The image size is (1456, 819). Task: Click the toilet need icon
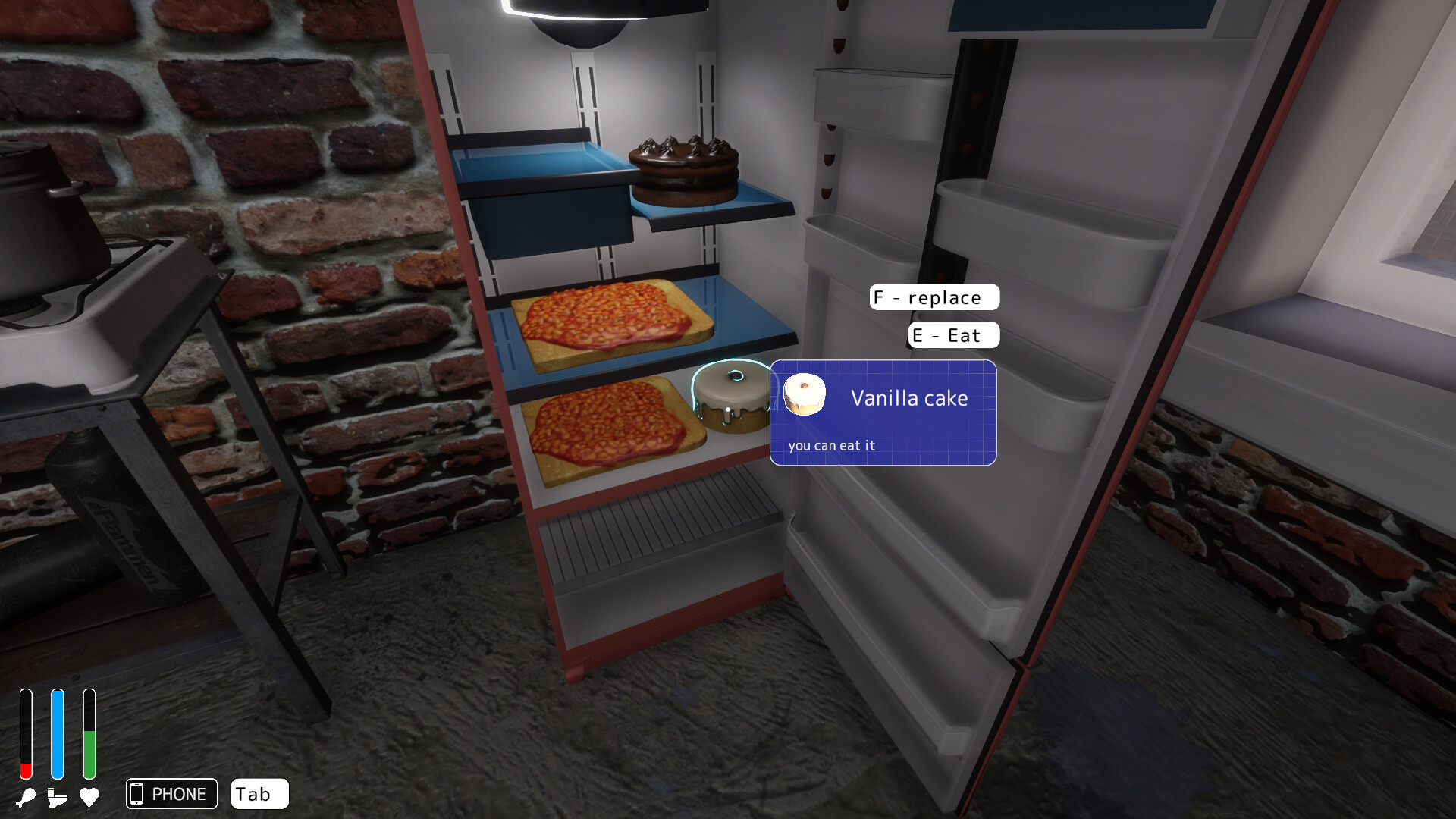(x=57, y=797)
